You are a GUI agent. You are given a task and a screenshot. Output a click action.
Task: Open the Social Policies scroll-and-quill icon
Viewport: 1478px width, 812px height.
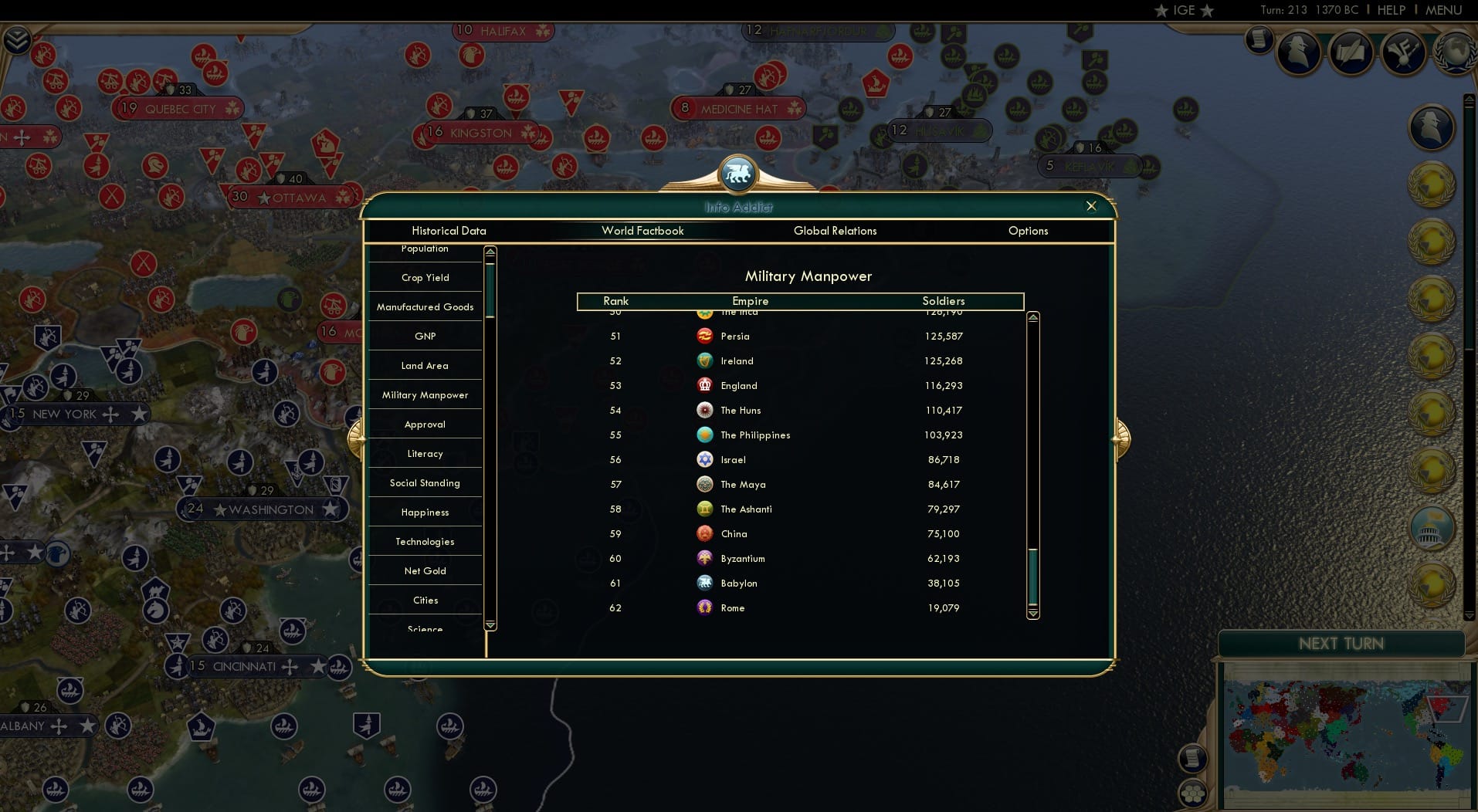click(x=1352, y=52)
